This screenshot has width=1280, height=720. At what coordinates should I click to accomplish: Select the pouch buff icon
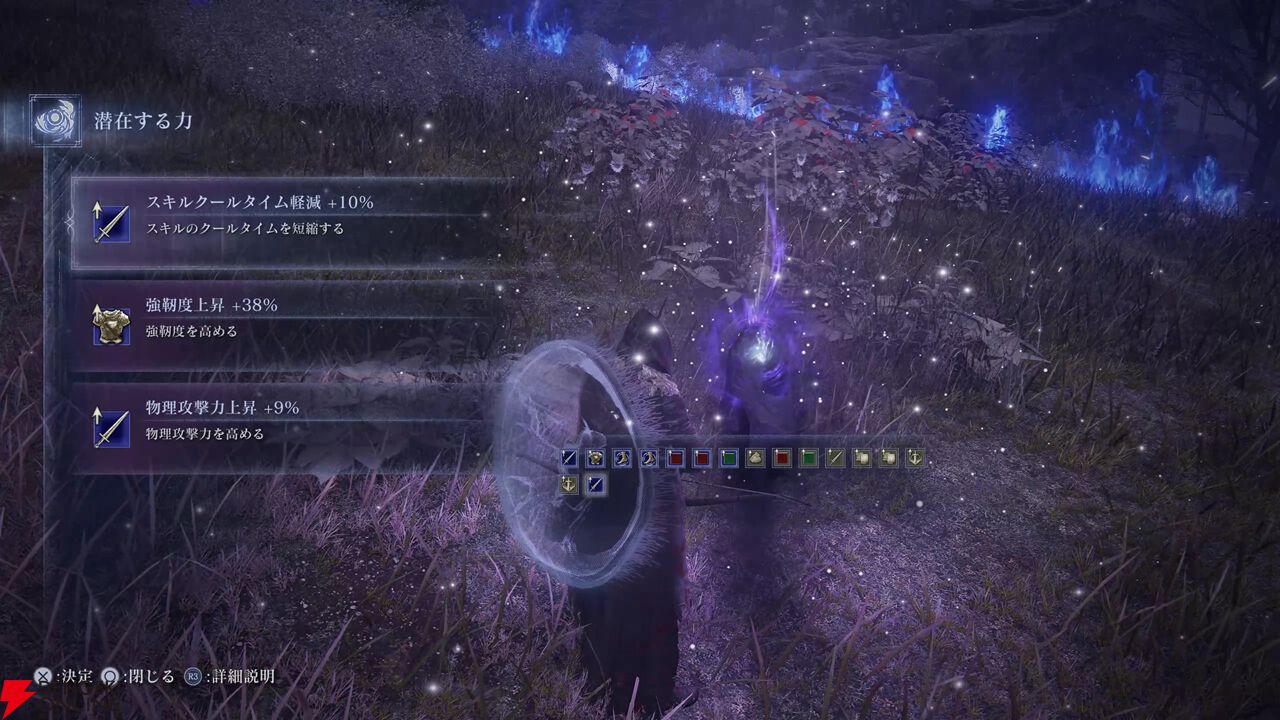pos(755,458)
